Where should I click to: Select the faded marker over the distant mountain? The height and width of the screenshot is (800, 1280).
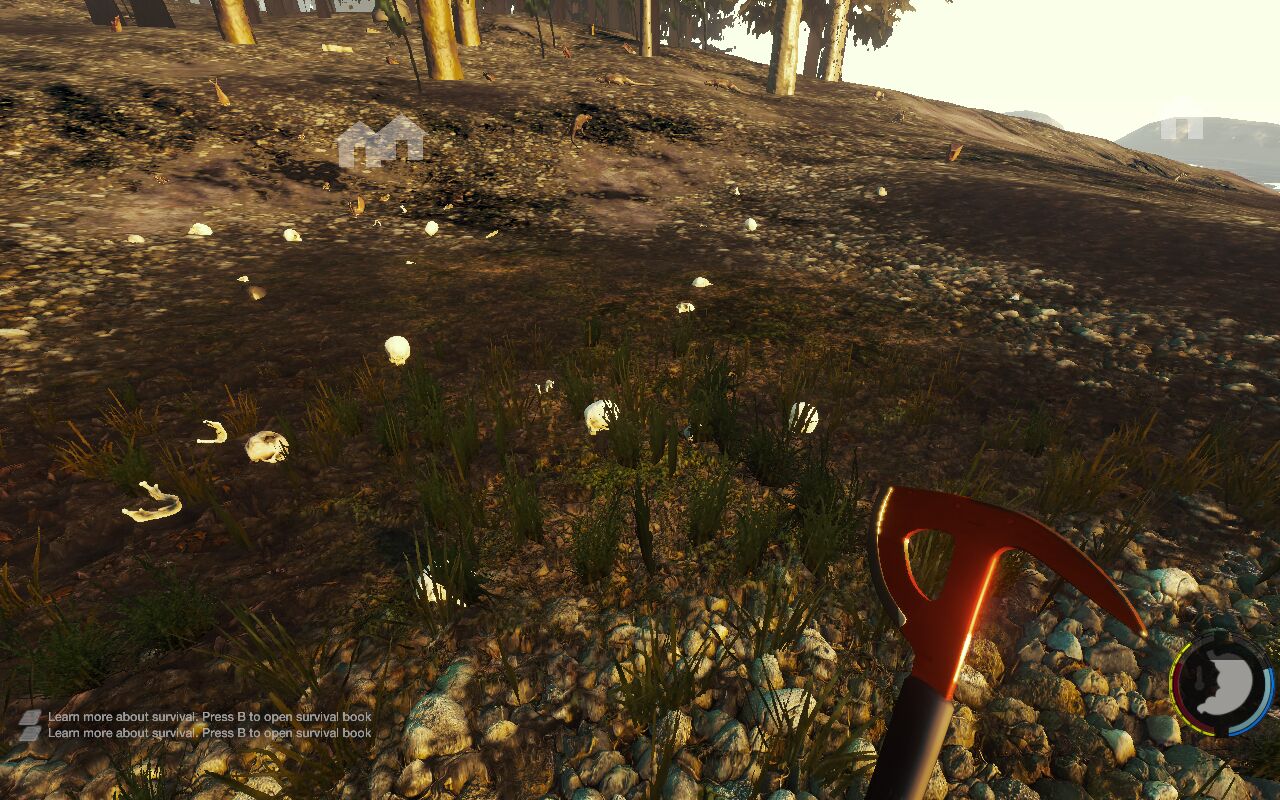click(1181, 125)
